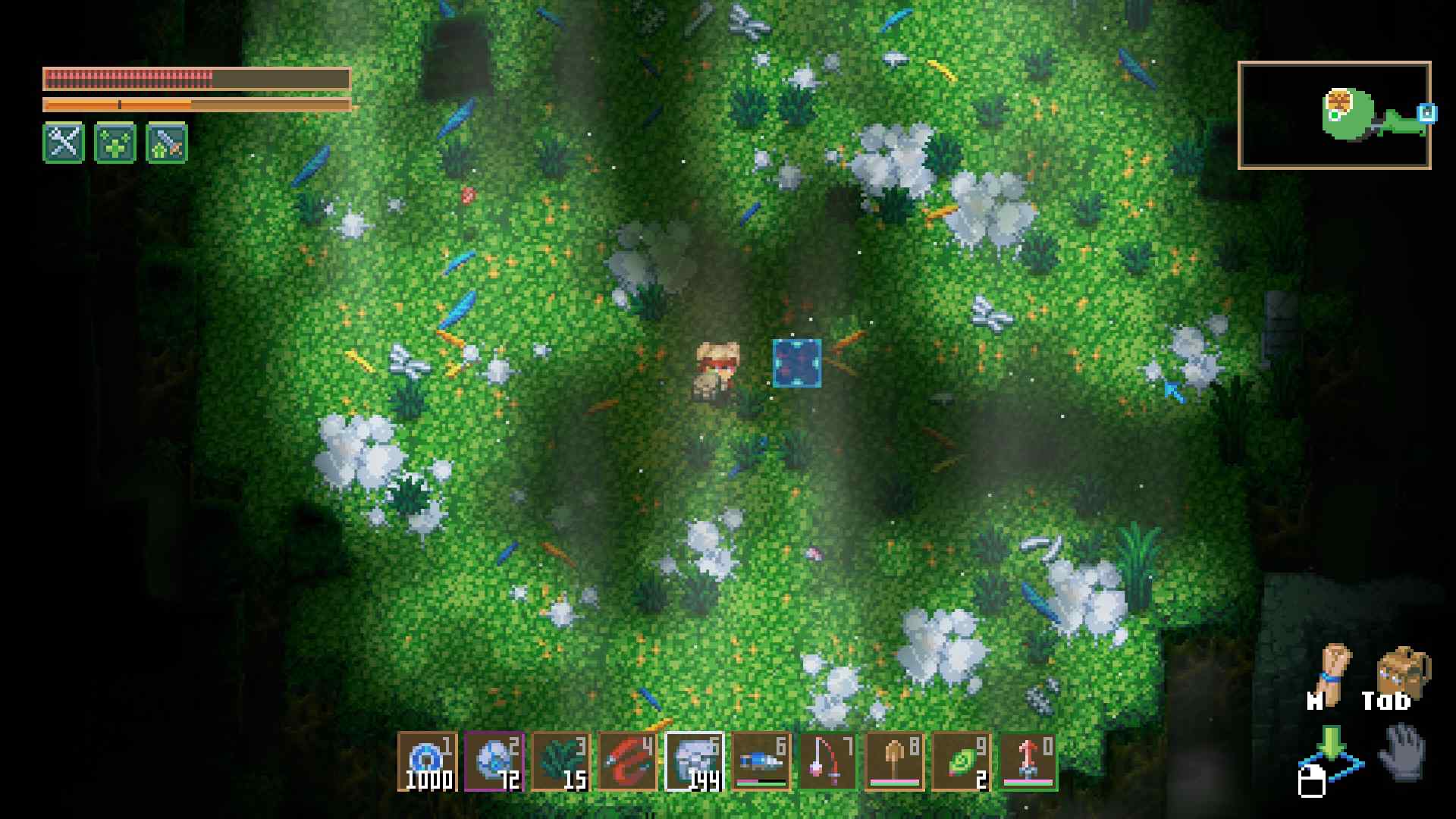Viewport: 1456px width, 819px height.
Task: Click the green arrow tile placement icon
Action: coord(1332,755)
